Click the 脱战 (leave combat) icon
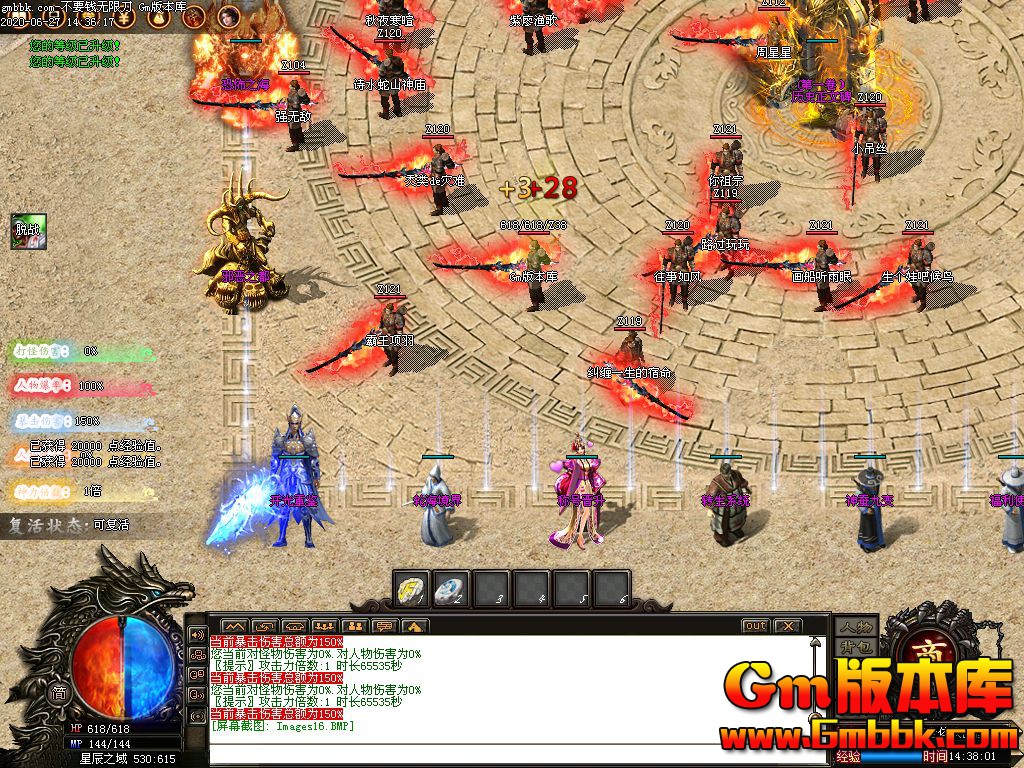The width and height of the screenshot is (1024, 768). click(26, 230)
